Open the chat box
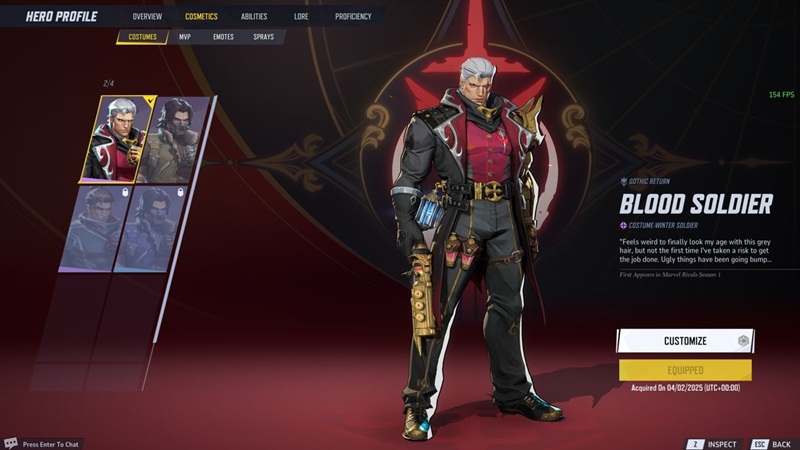 (50, 444)
